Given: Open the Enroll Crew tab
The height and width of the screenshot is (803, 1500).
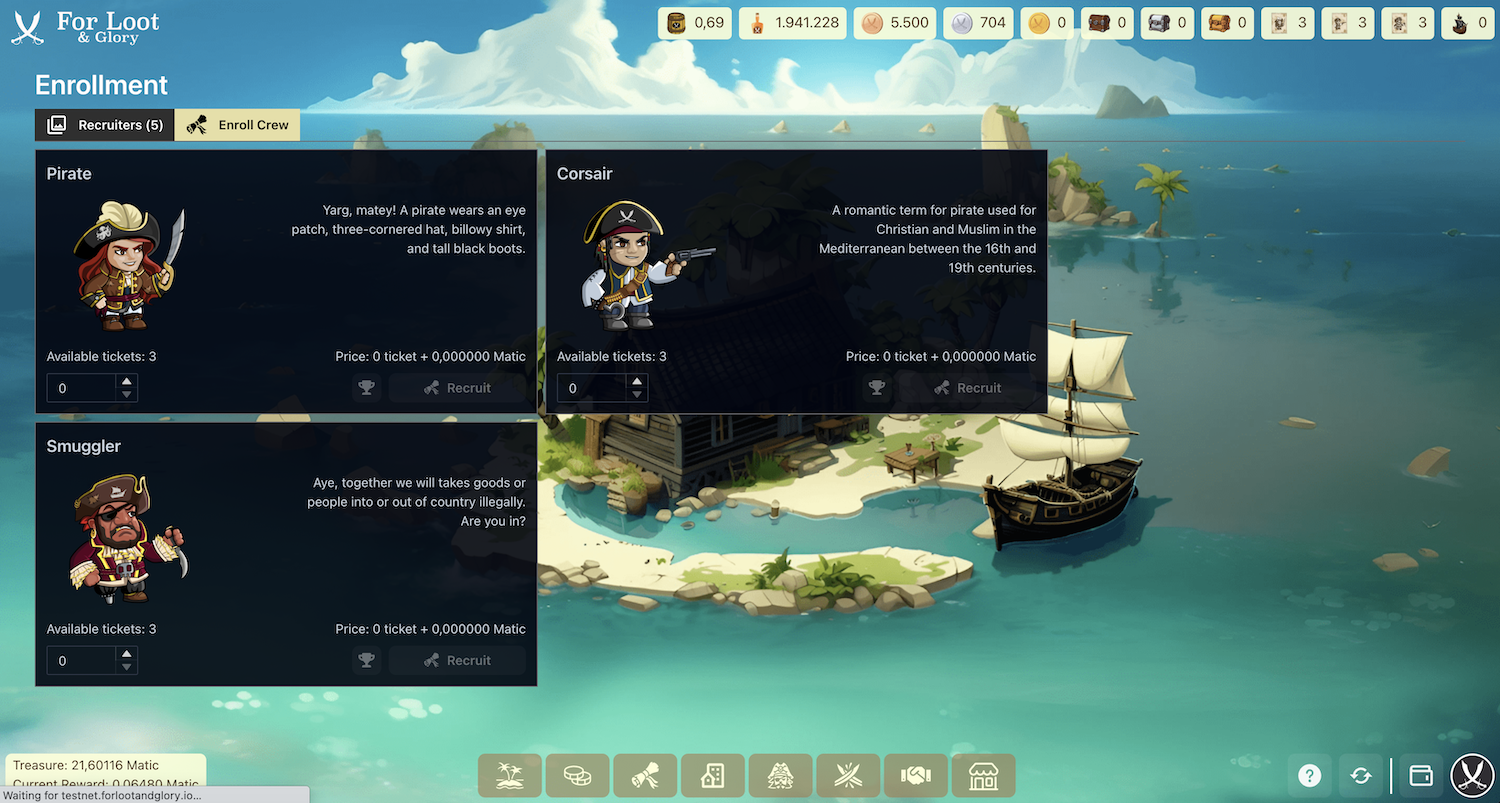Looking at the screenshot, I should click(237, 125).
